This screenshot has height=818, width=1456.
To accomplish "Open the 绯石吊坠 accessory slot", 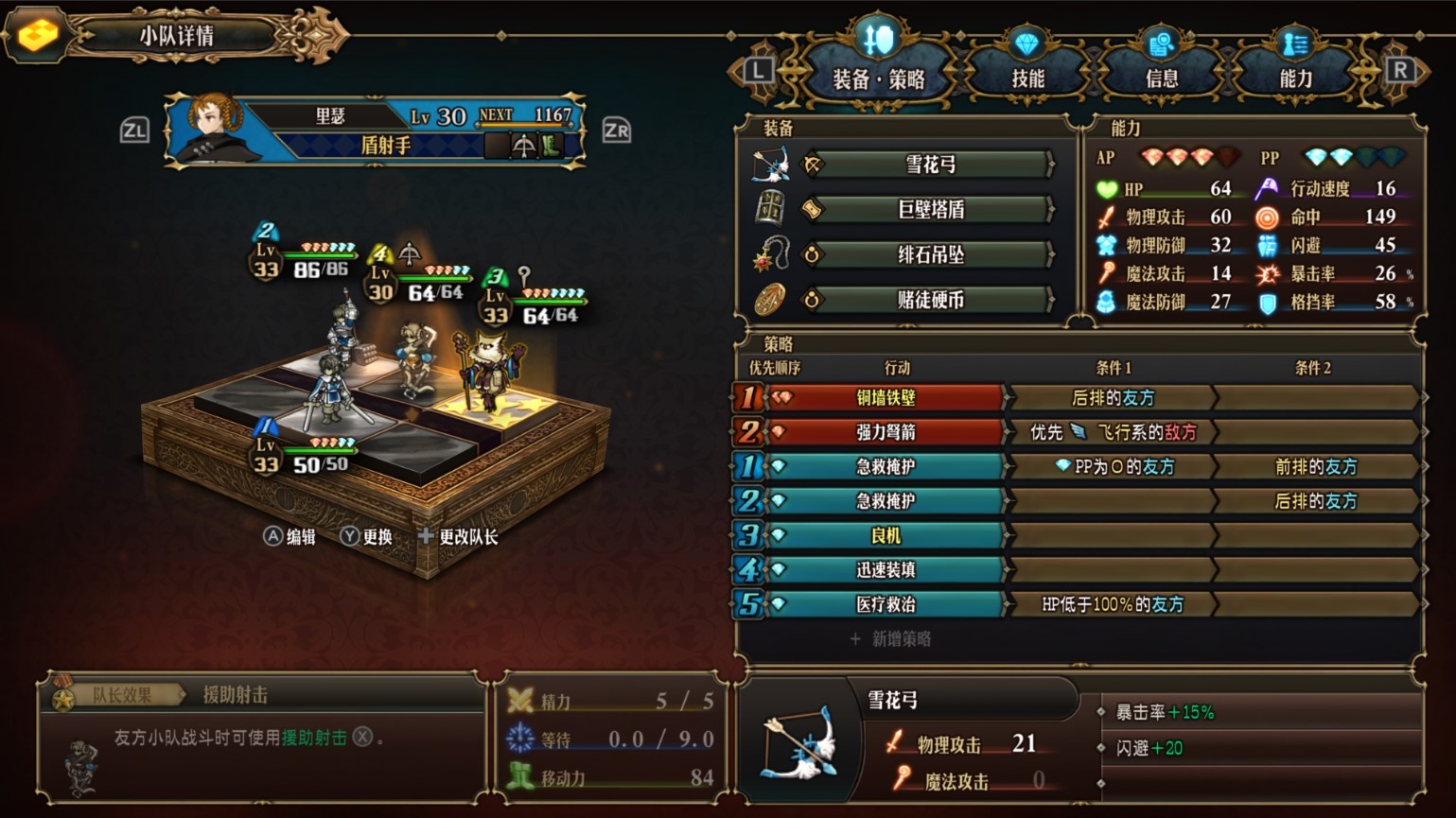I will point(930,255).
